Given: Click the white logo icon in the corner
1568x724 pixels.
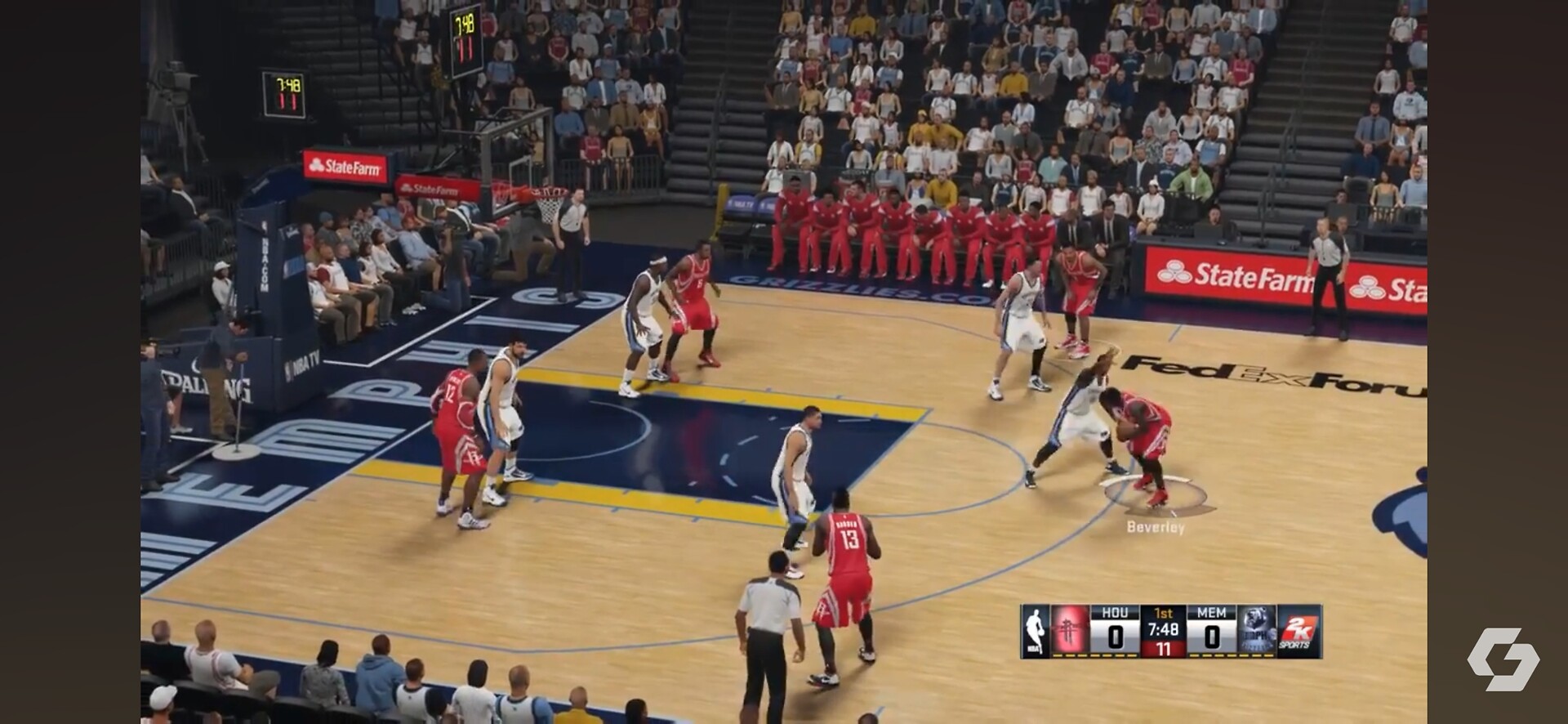Looking at the screenshot, I should click(1503, 659).
